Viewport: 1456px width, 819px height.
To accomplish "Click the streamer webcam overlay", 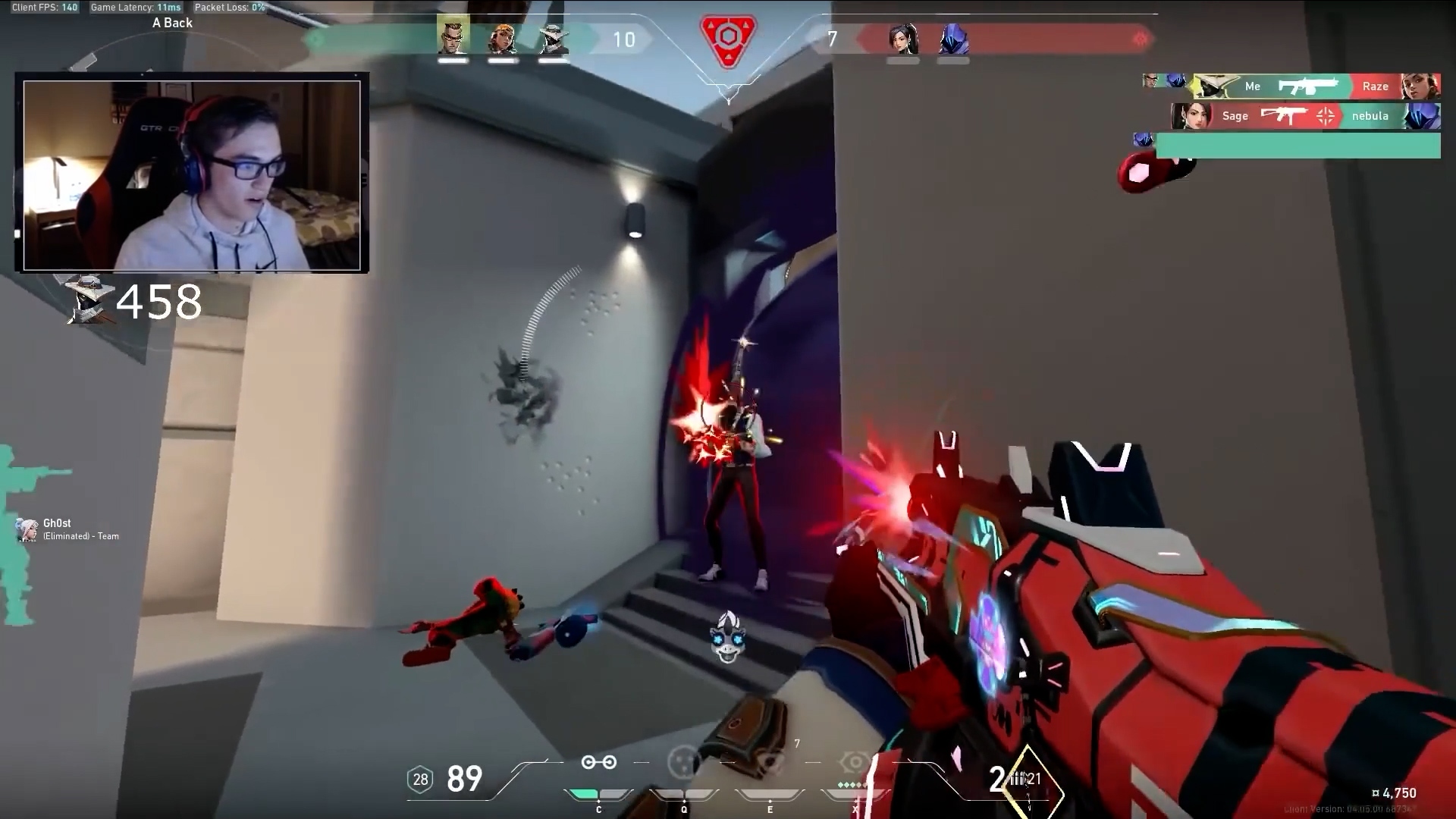I will [x=192, y=175].
